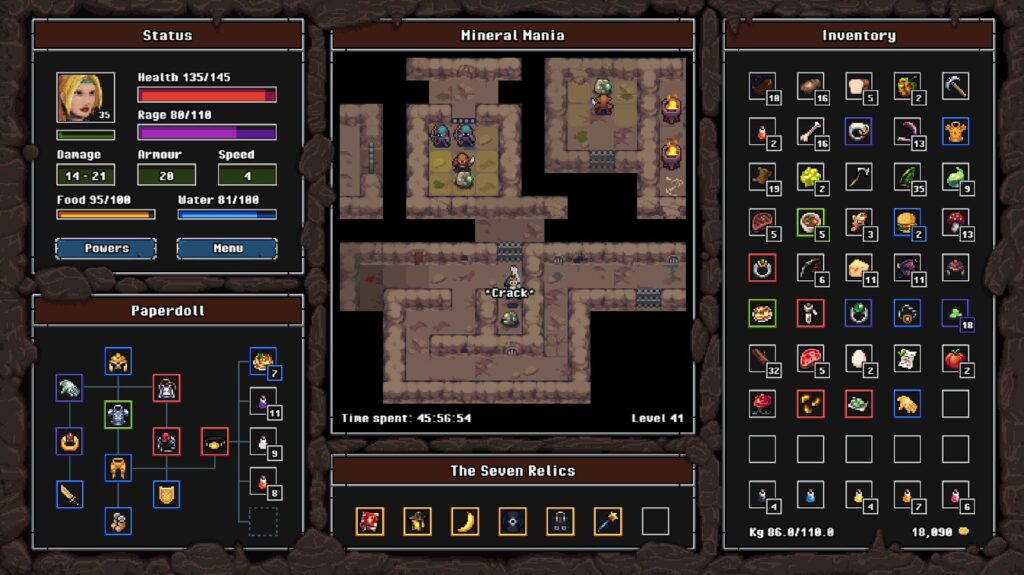The height and width of the screenshot is (575, 1024).
Task: Select the equipped sword in Paperdoll
Action: point(69,494)
